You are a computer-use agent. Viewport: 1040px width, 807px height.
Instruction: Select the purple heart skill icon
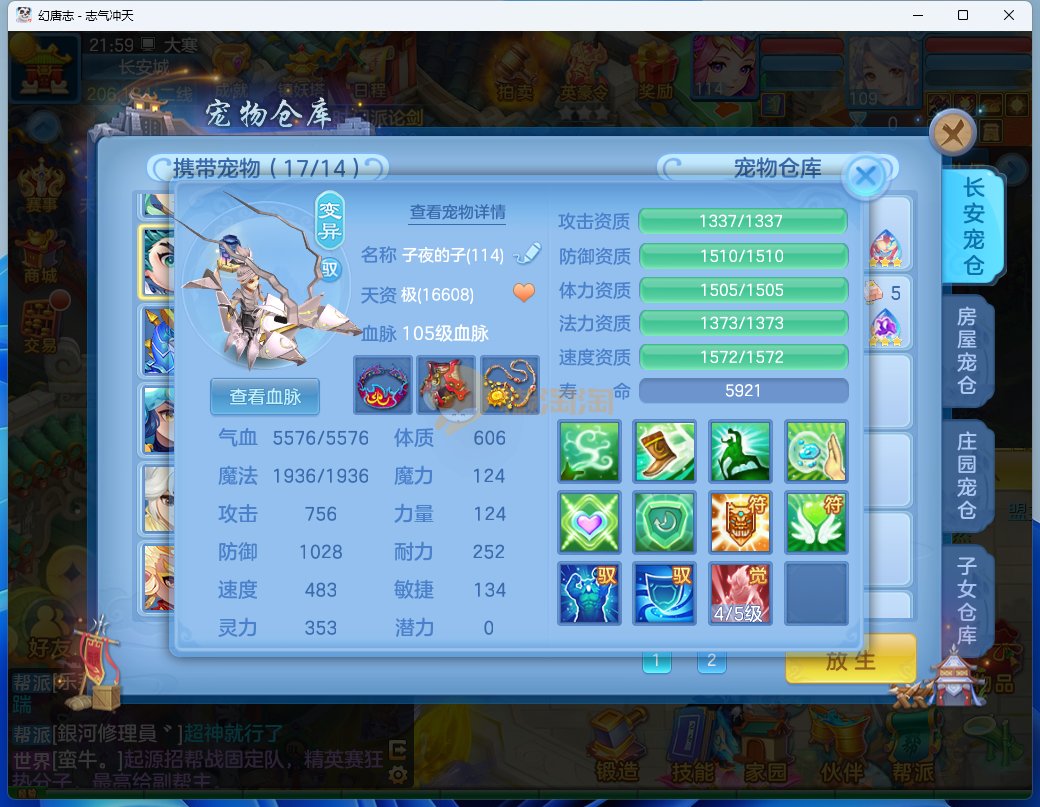[589, 522]
